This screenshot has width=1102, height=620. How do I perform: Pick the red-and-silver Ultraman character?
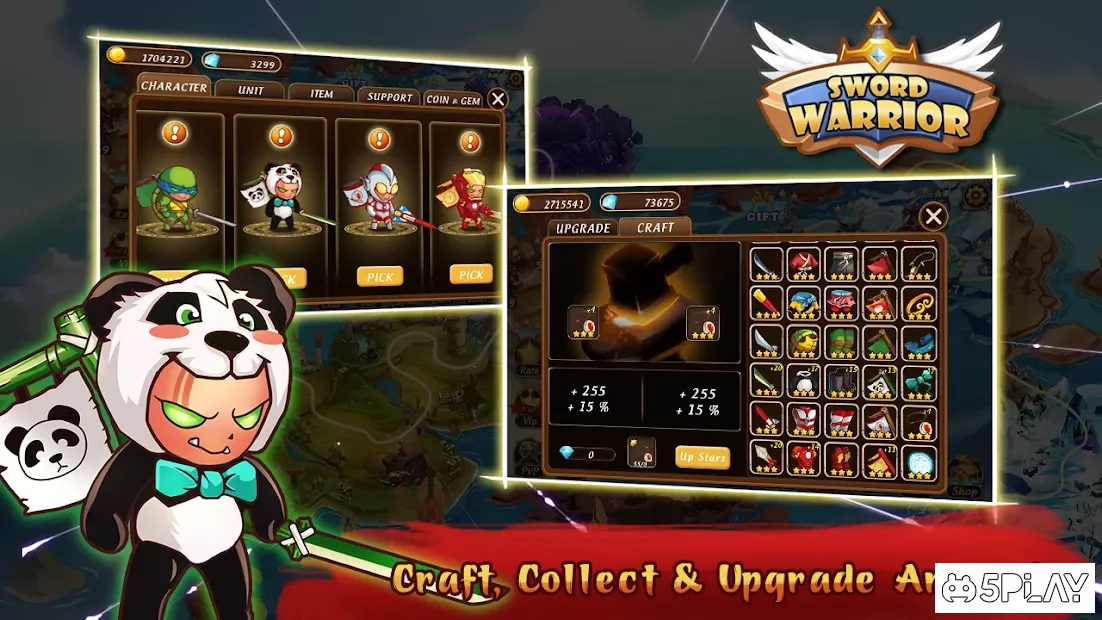click(x=380, y=276)
